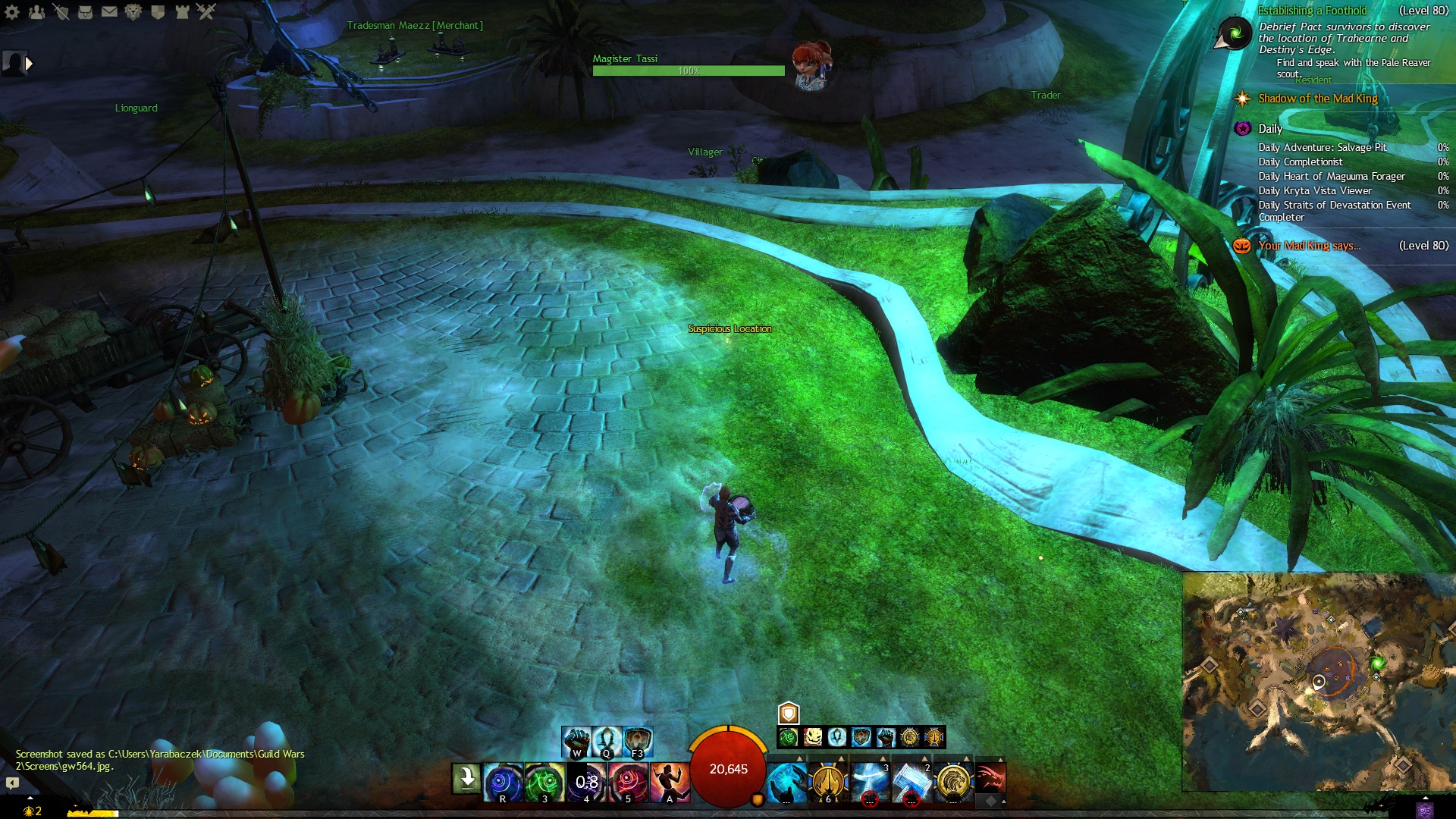This screenshot has height=819, width=1456.
Task: Use the blue healing hand skill
Action: 786,782
